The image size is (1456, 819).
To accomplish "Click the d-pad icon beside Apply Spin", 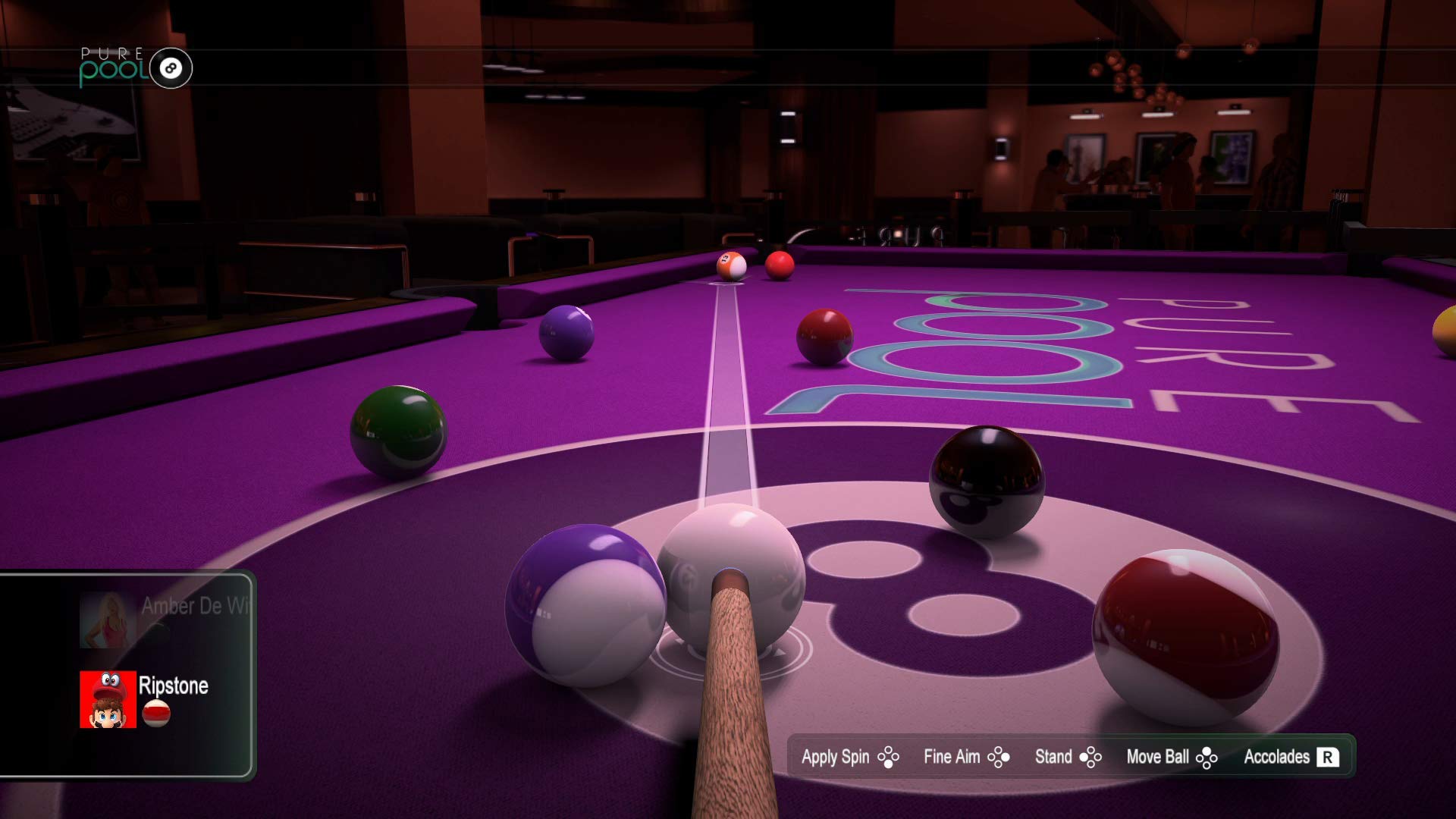I will click(888, 757).
